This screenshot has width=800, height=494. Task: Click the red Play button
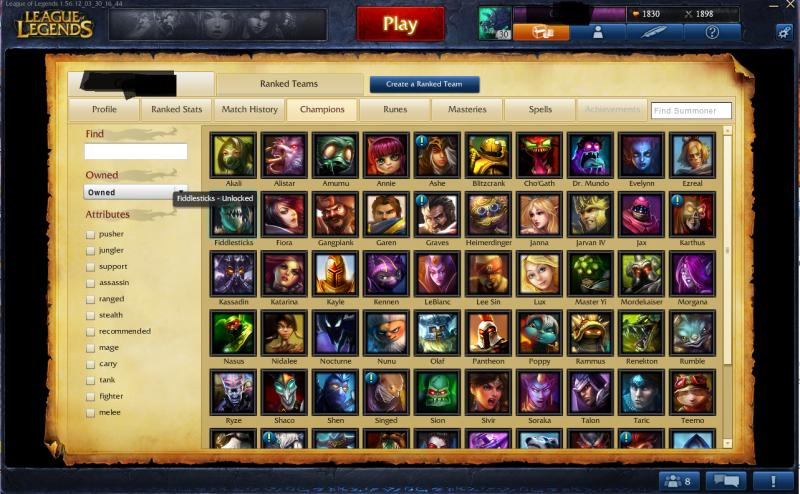point(400,24)
